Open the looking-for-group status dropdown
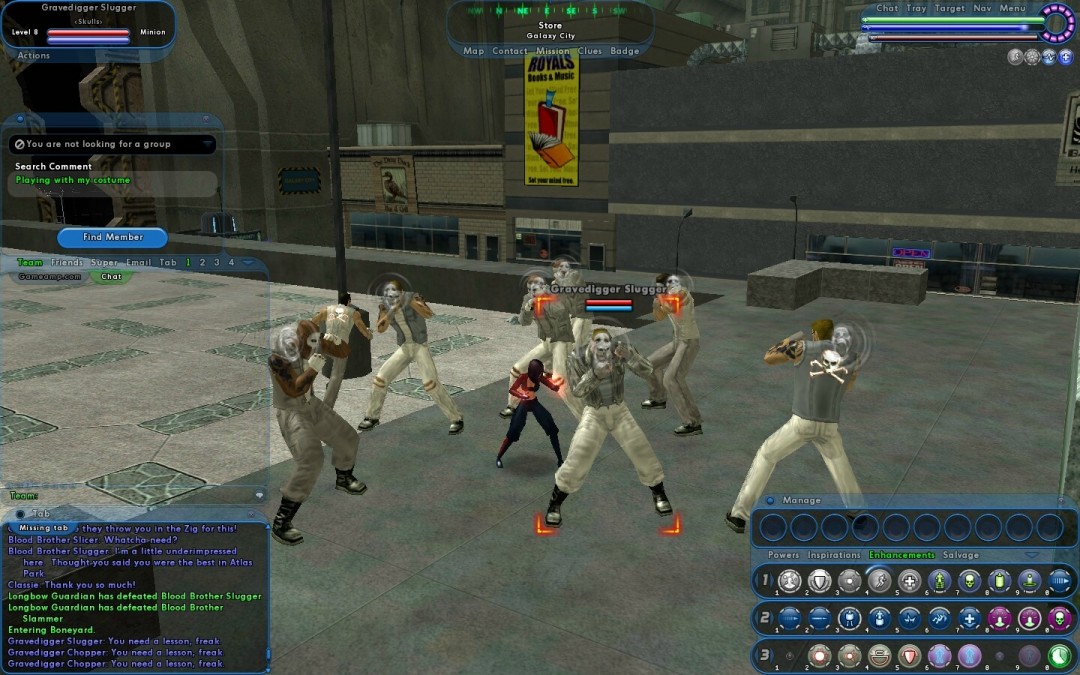Screen dimensions: 1080x675 (207, 144)
